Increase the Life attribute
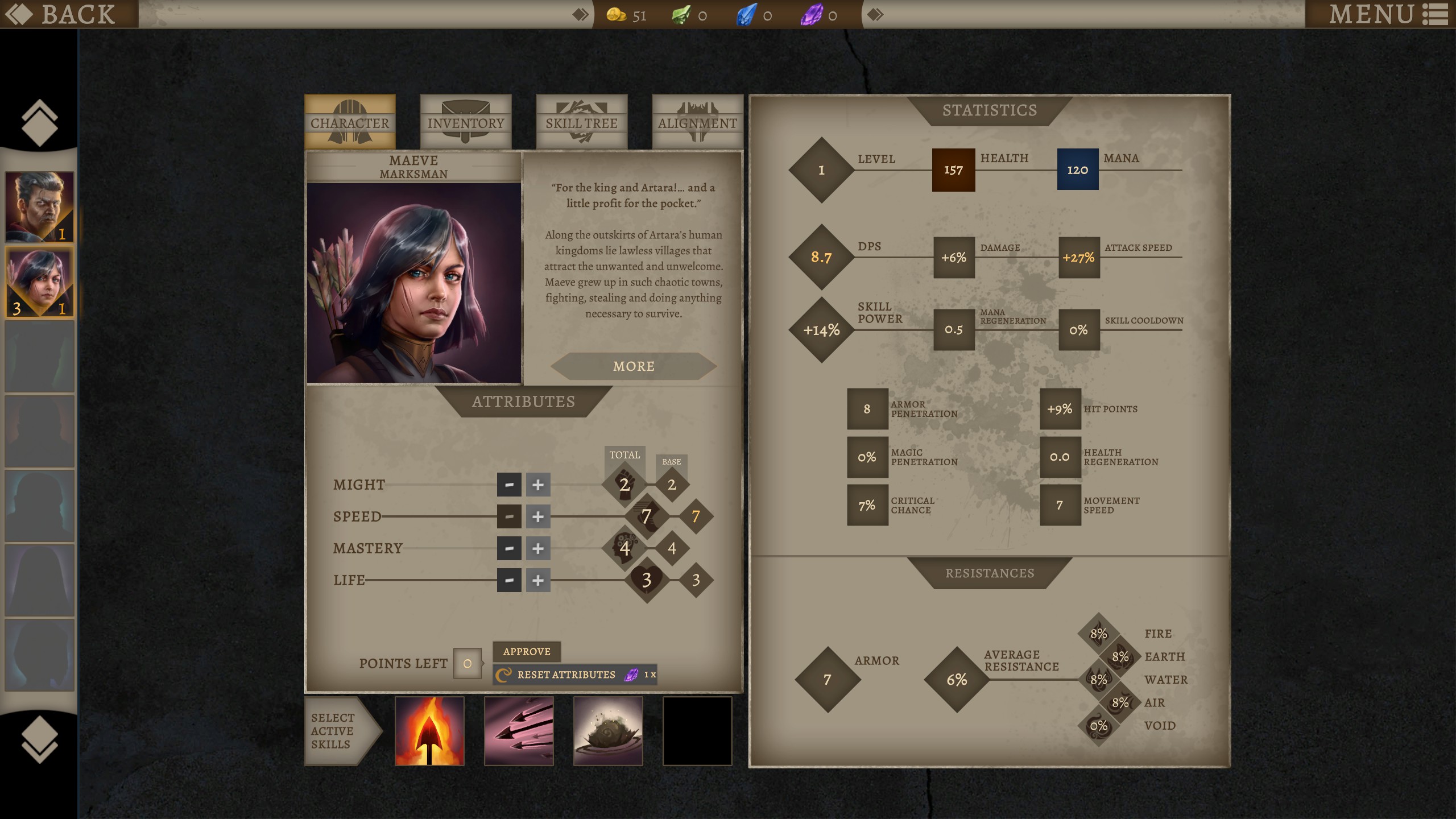 coord(537,580)
